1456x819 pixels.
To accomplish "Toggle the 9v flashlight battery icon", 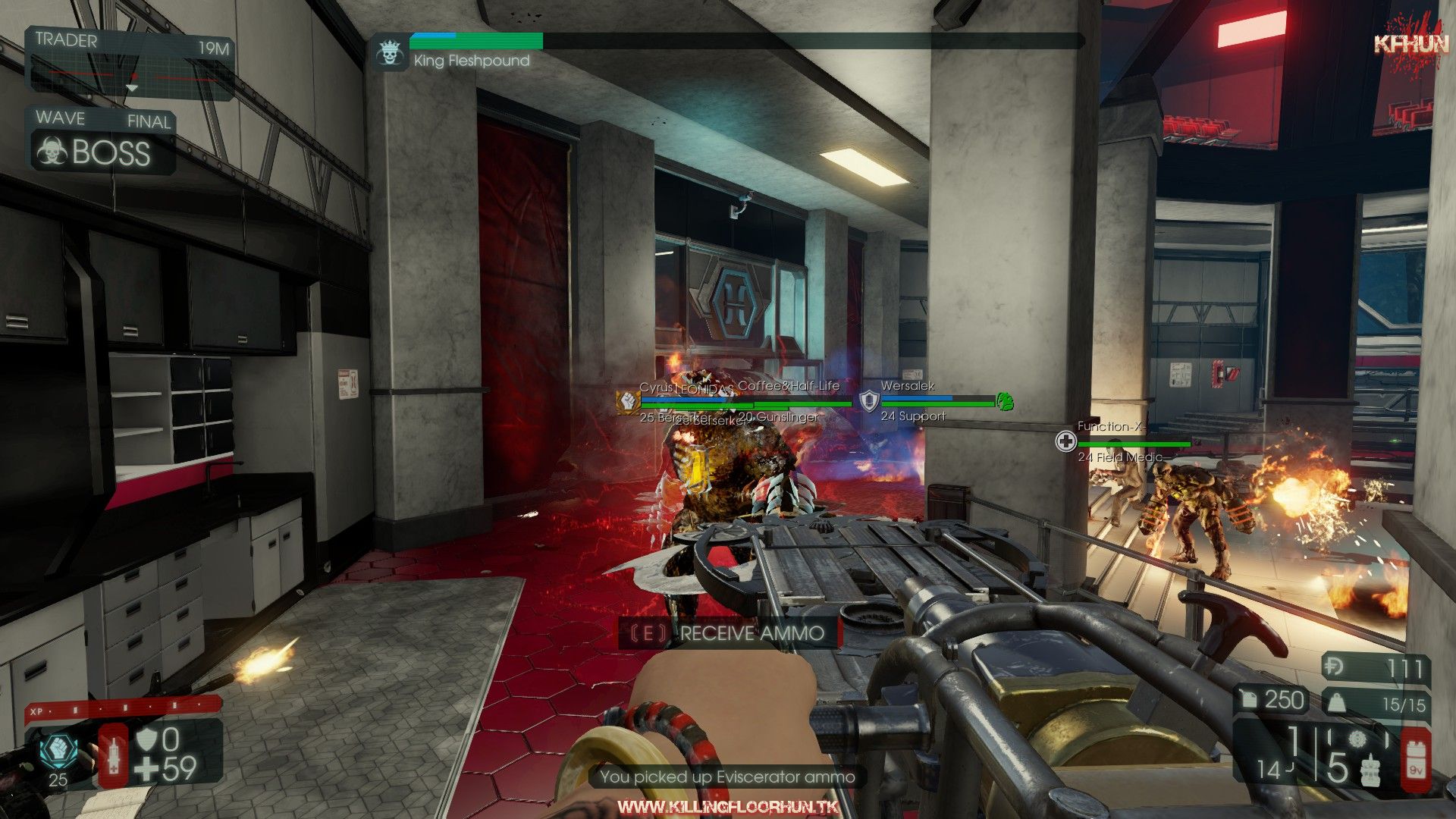I will coord(1415,758).
